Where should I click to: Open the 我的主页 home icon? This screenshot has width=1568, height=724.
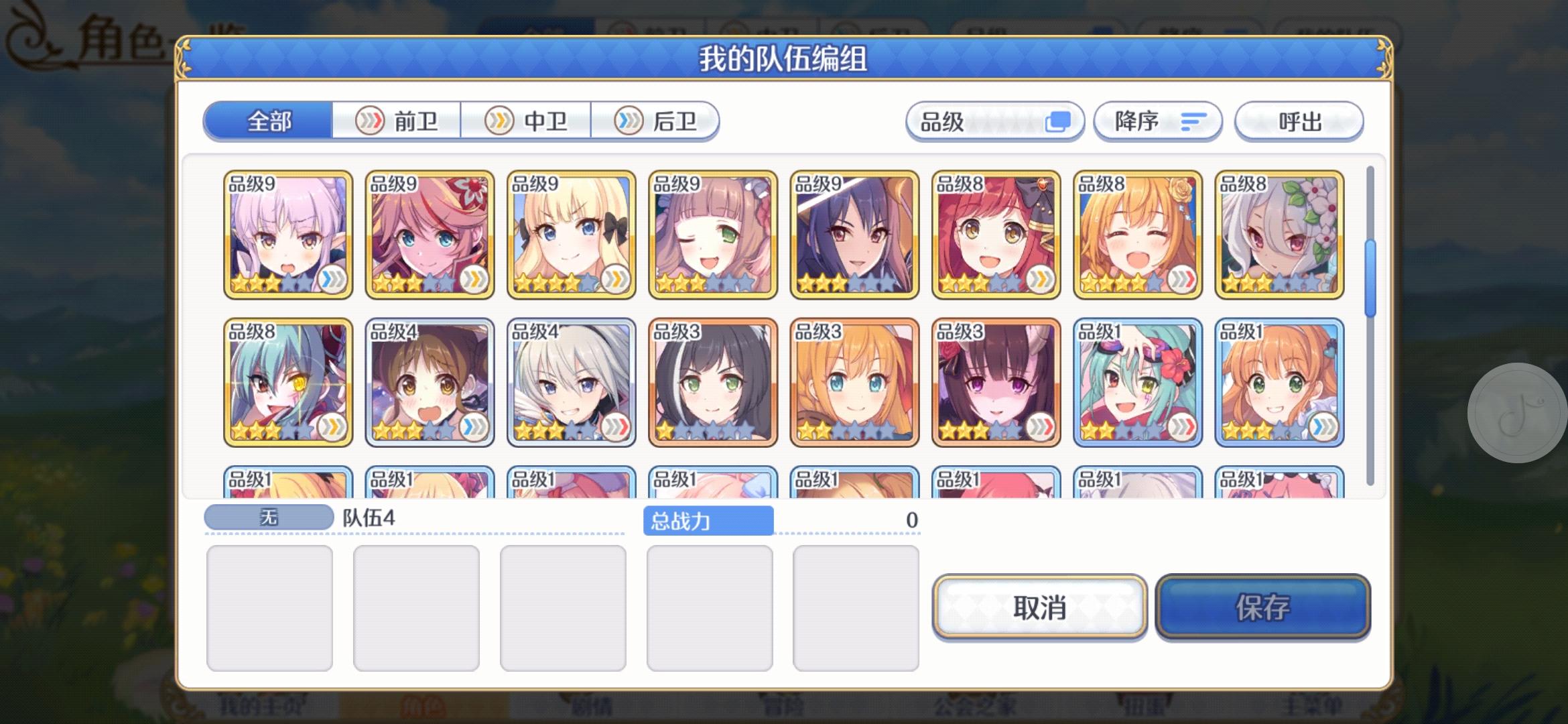[261, 709]
